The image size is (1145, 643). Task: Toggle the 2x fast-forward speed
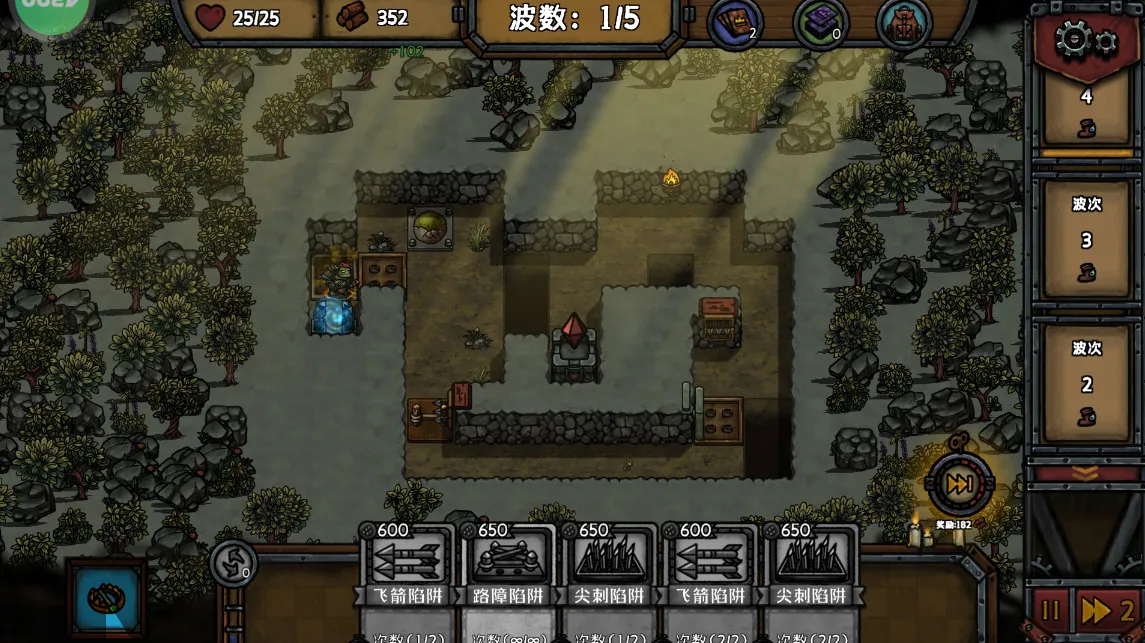1107,610
